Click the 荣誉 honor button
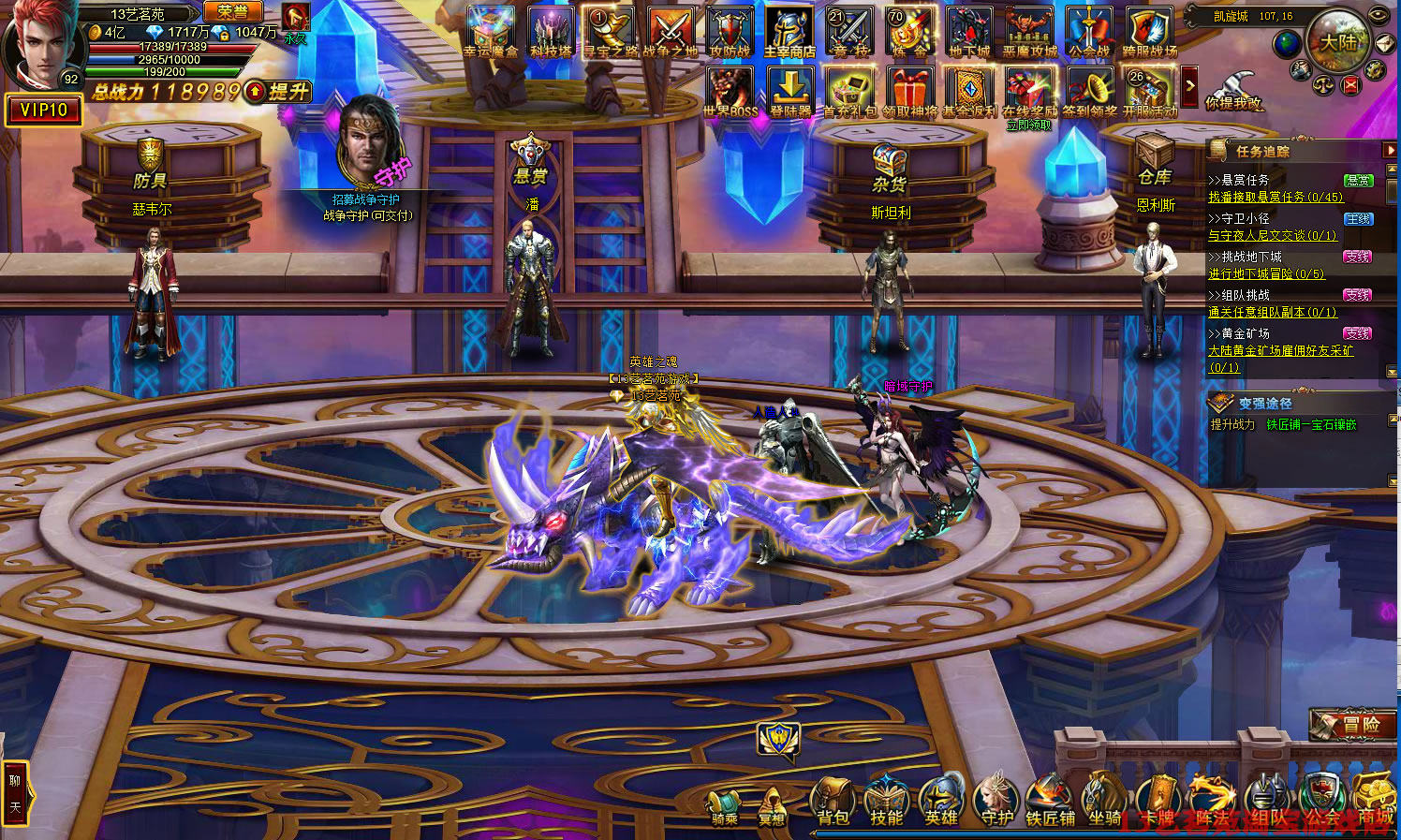 tap(232, 12)
